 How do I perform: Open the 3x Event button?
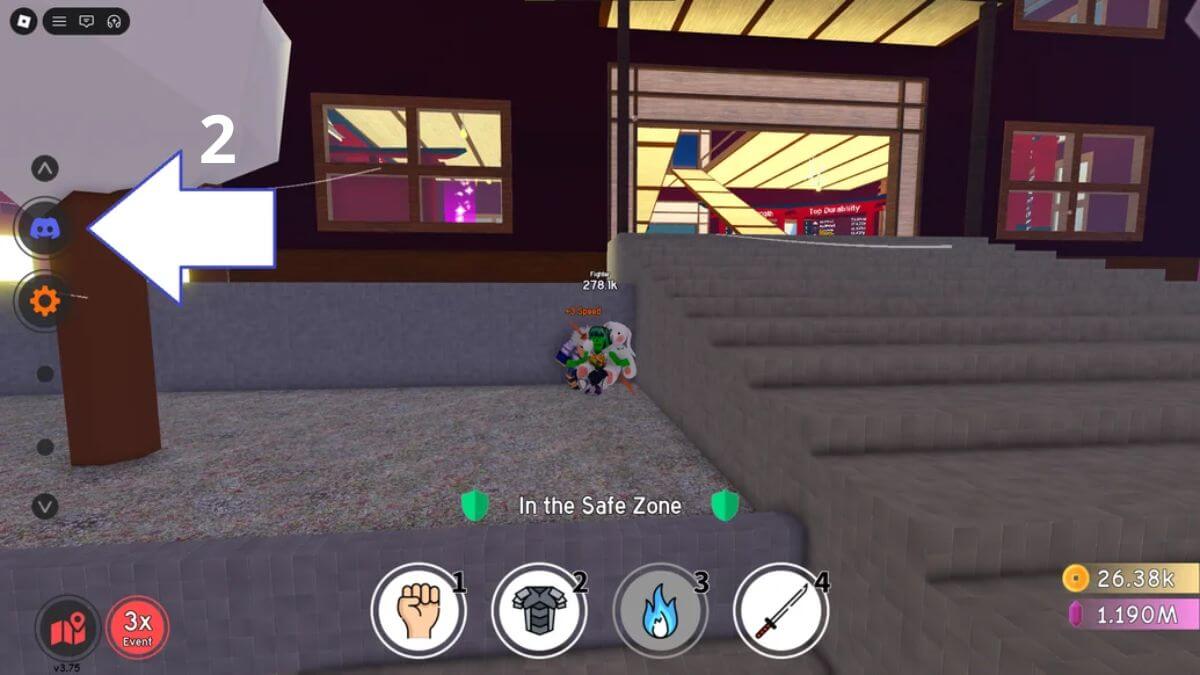137,628
